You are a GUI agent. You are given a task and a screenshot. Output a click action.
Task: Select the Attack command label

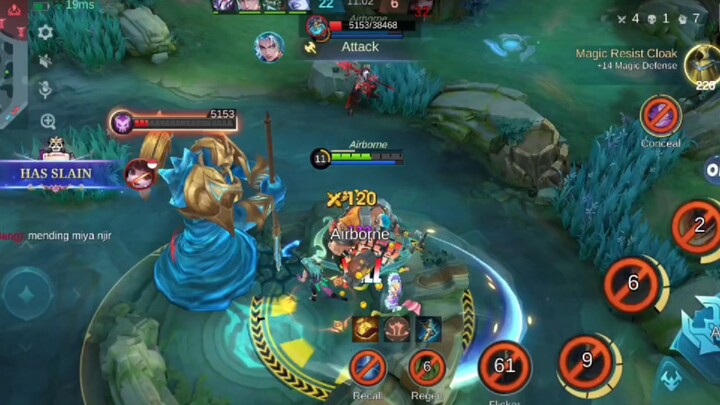pos(359,46)
